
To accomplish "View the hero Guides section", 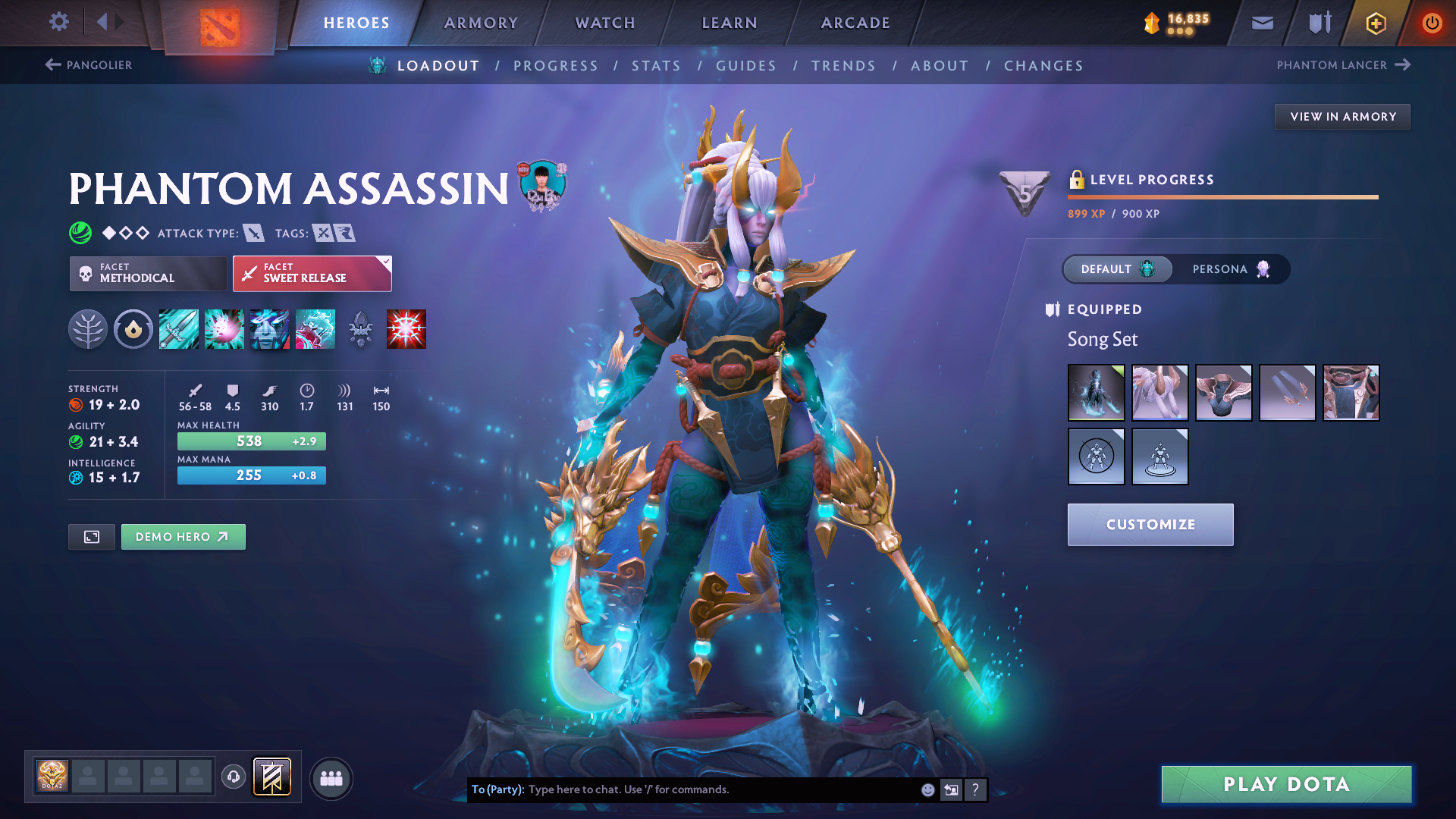I will (746, 66).
